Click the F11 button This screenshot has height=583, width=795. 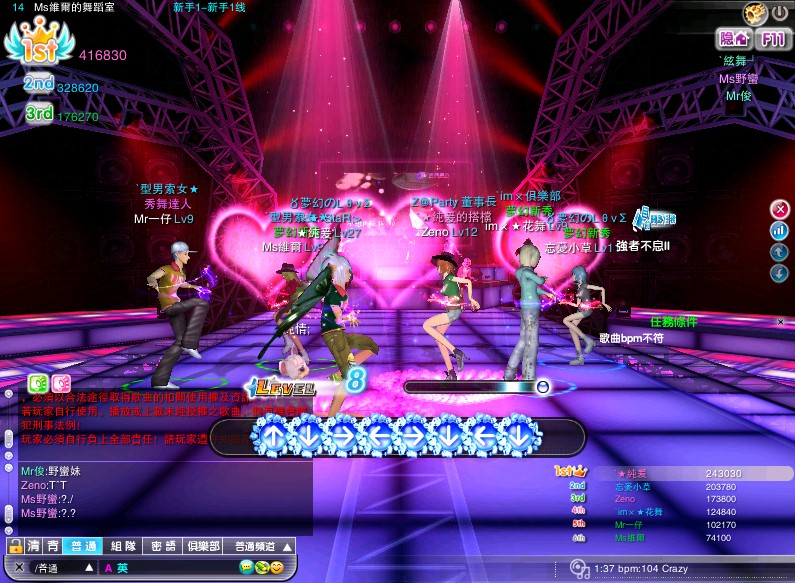tap(772, 39)
